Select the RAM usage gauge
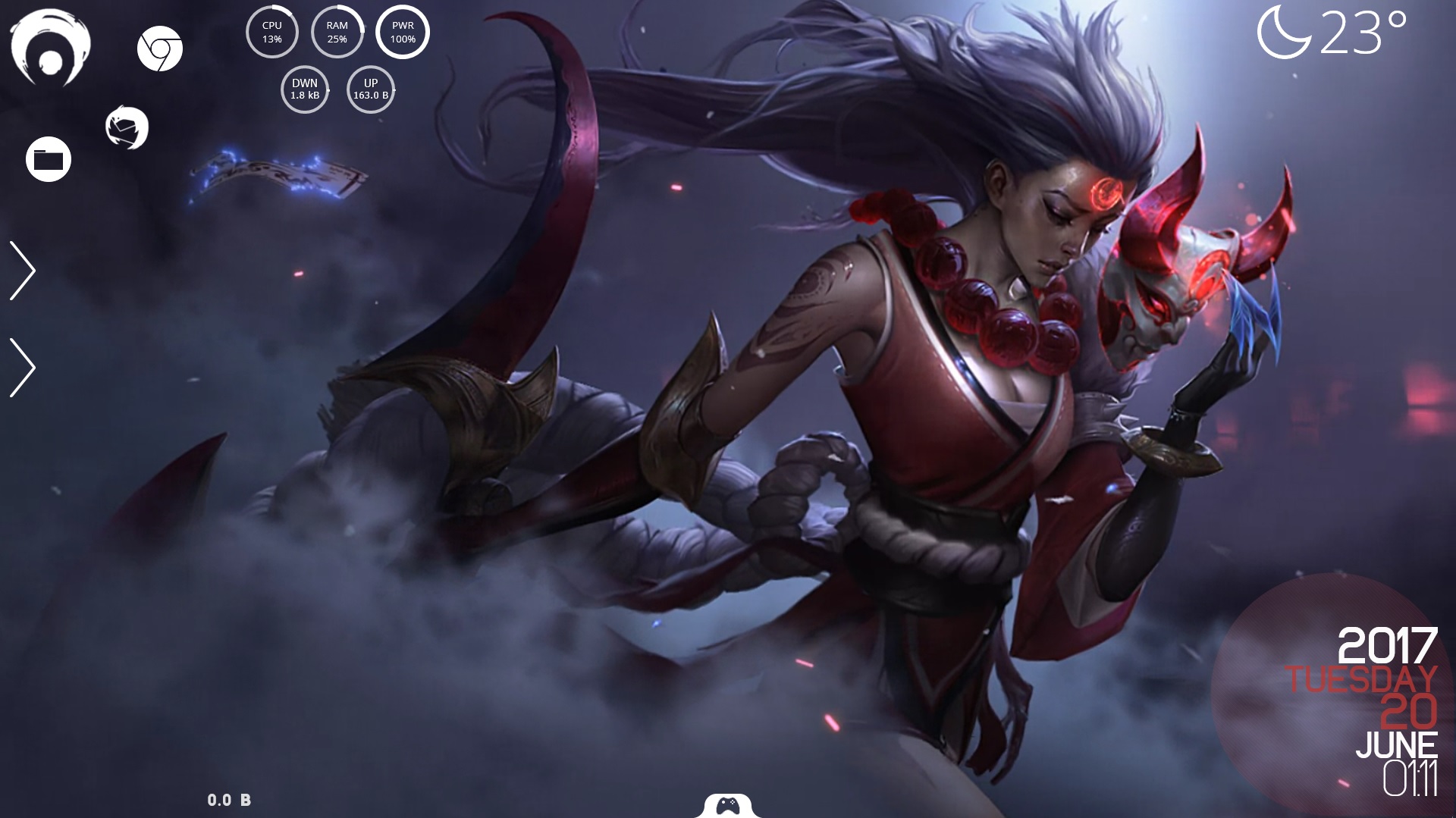Viewport: 1456px width, 818px height. click(337, 31)
